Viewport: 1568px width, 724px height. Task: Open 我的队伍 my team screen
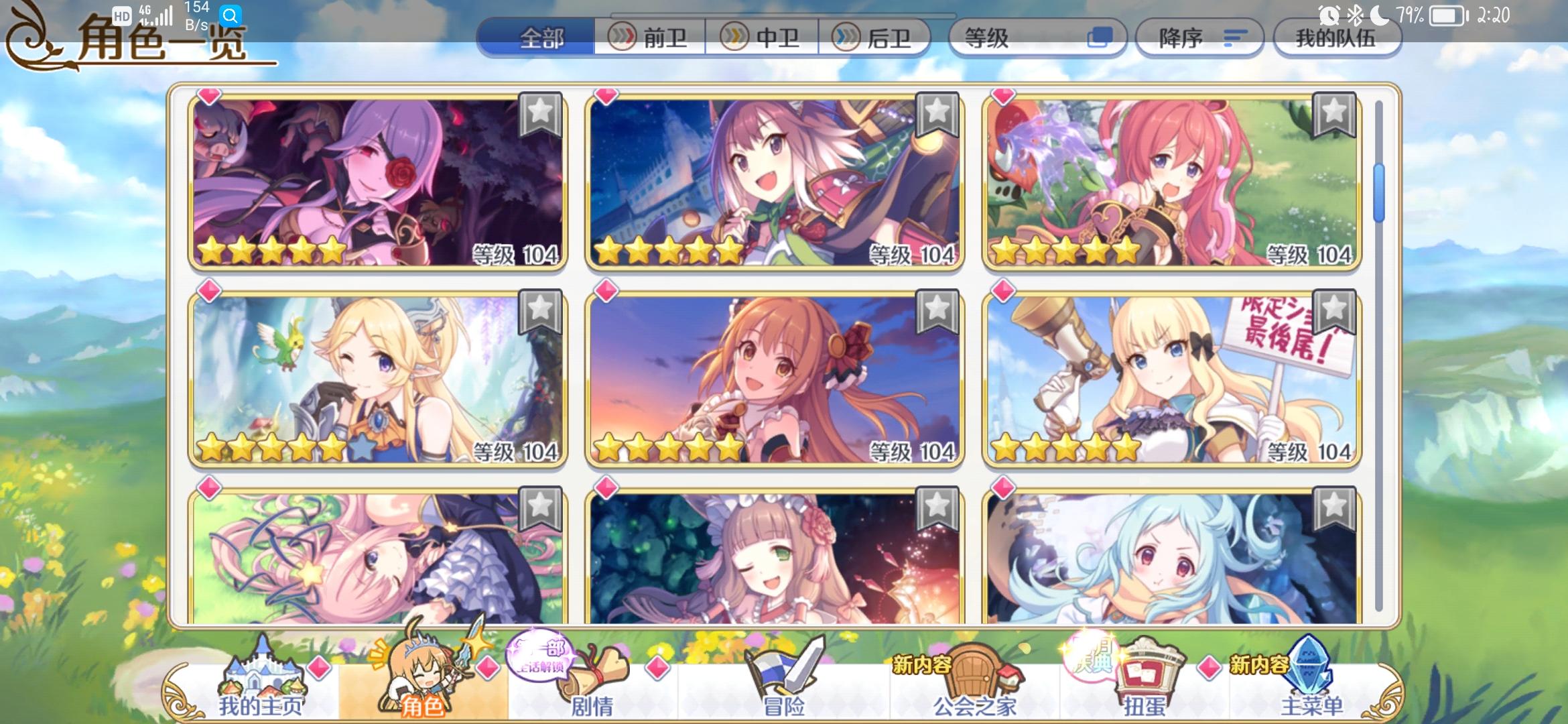click(1337, 38)
